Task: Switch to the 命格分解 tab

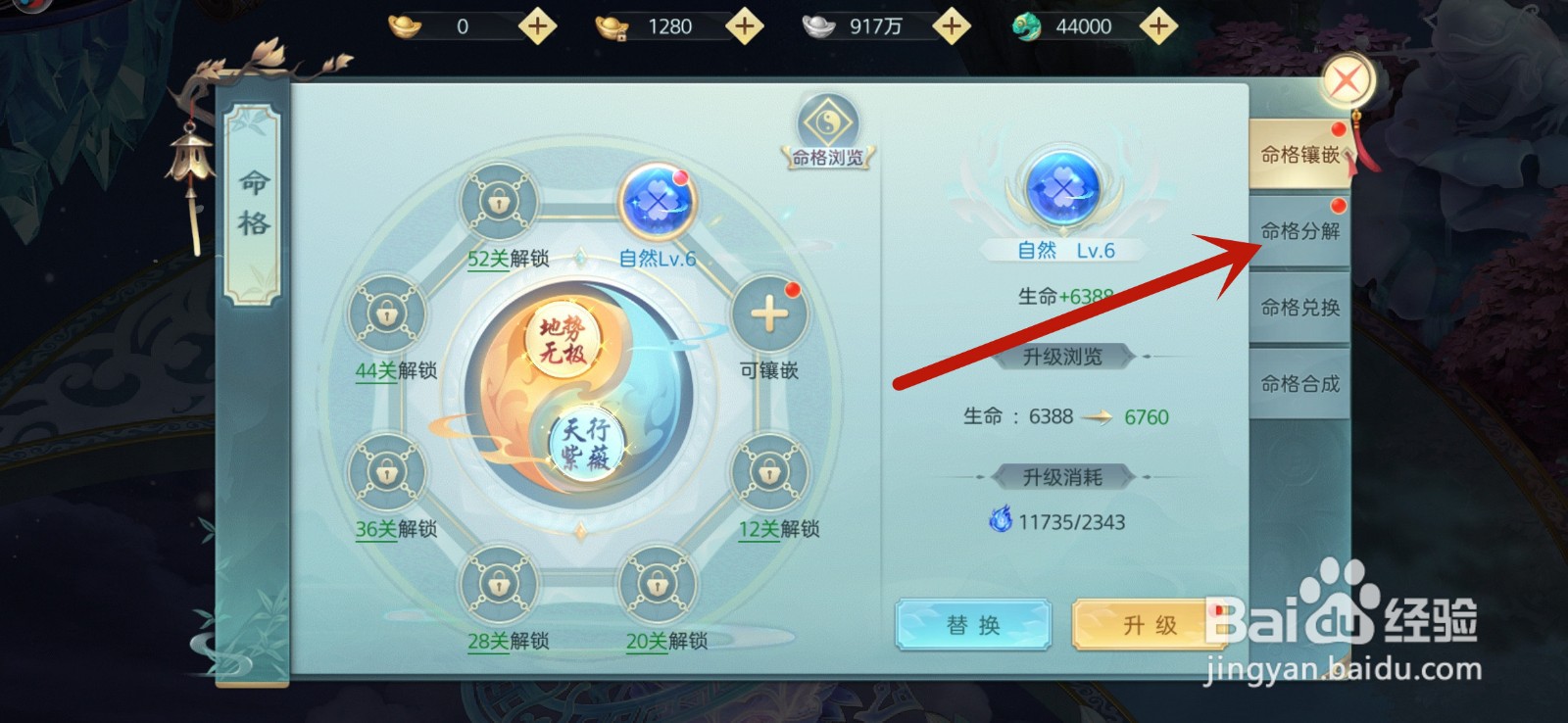Action: pos(1298,230)
